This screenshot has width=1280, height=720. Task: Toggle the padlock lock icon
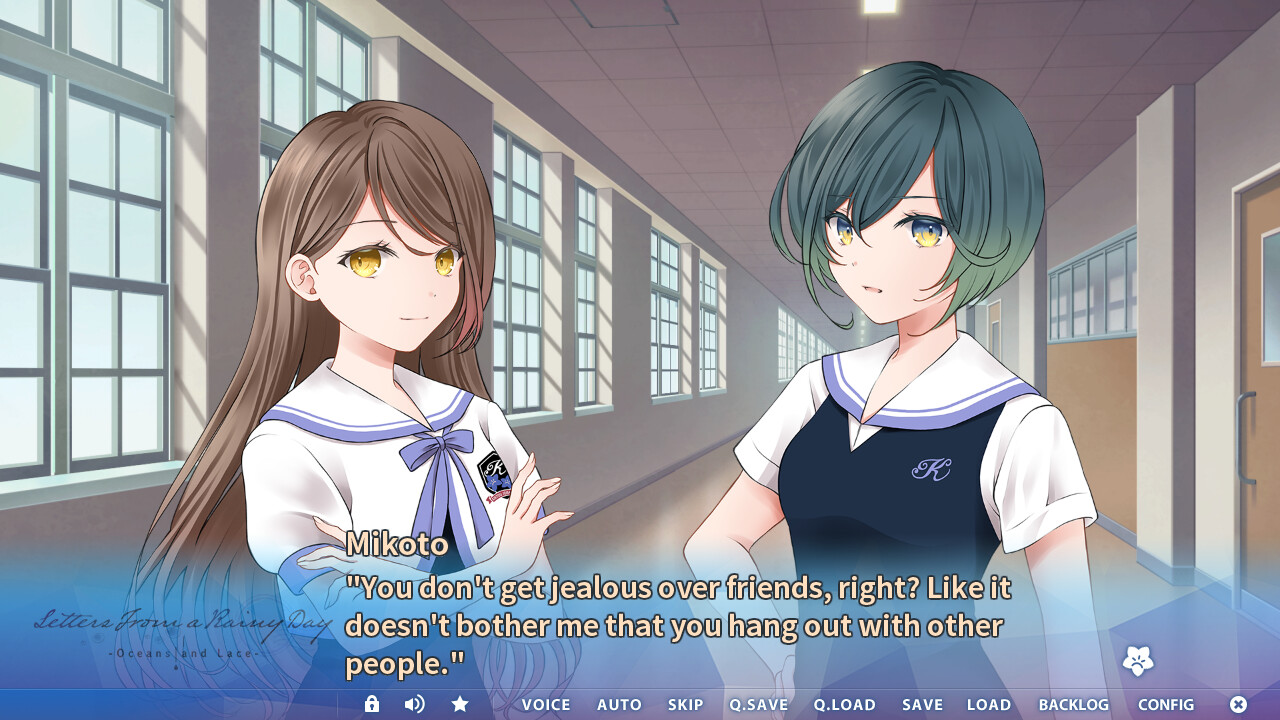[x=372, y=704]
